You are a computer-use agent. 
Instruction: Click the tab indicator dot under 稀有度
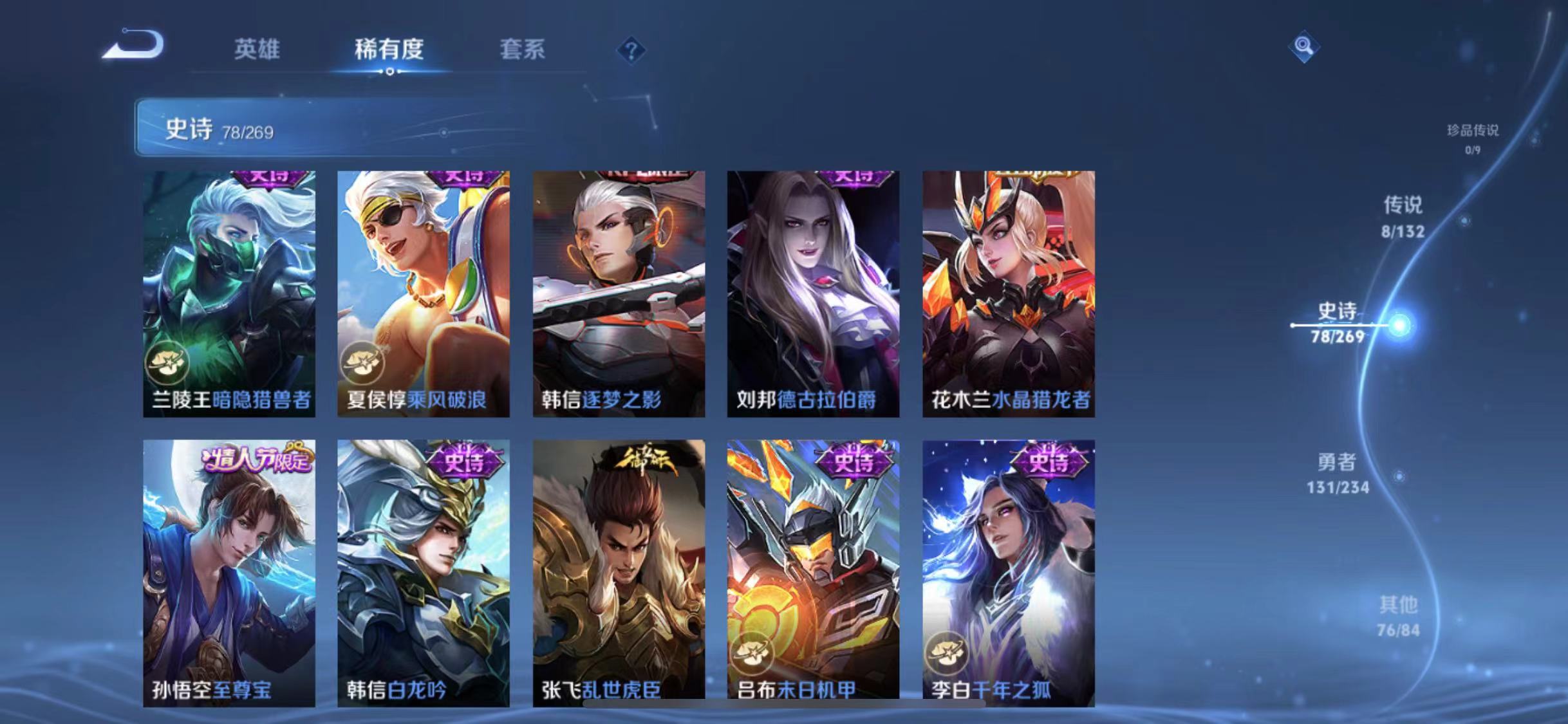[x=389, y=73]
